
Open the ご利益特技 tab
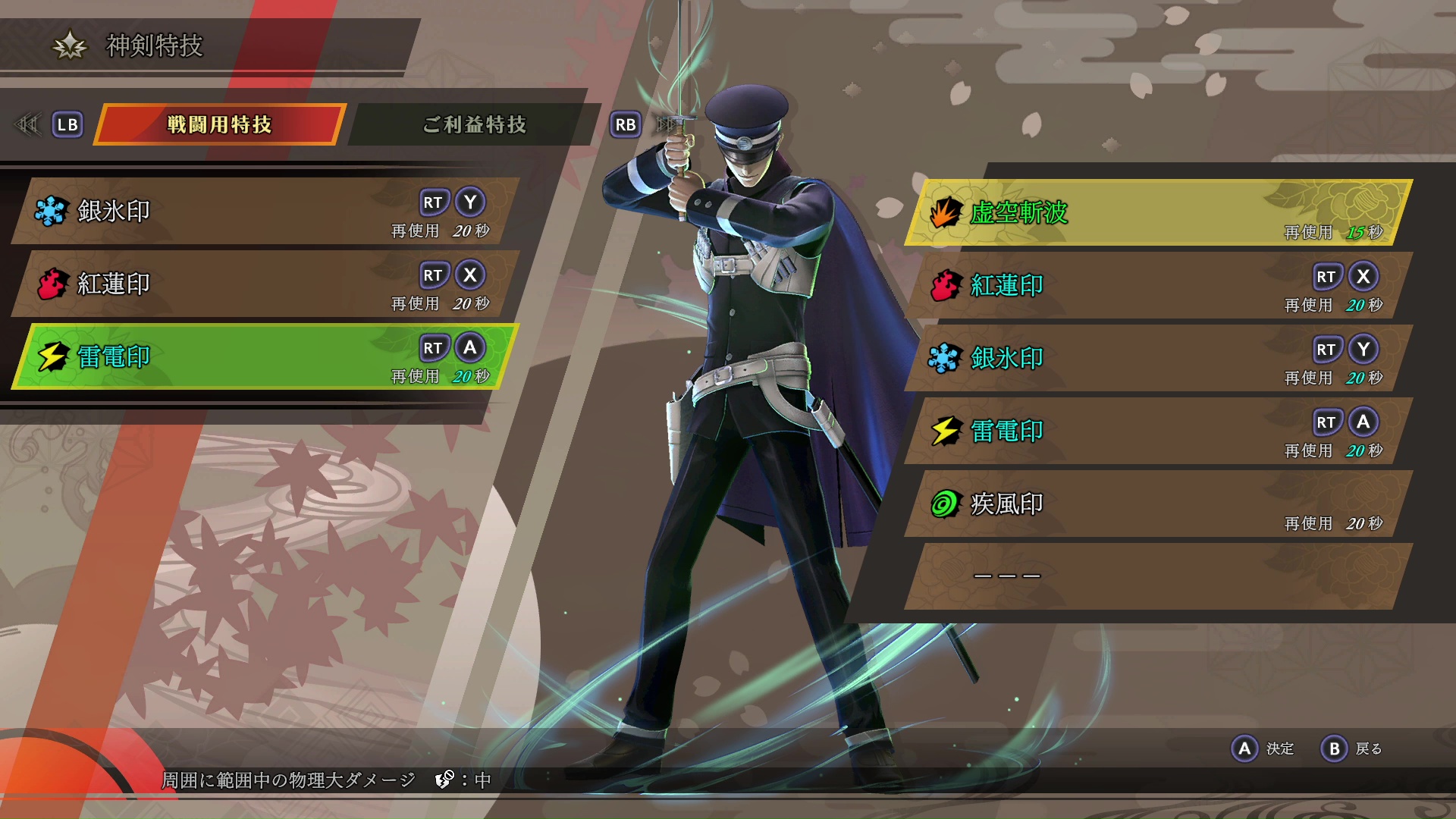474,124
